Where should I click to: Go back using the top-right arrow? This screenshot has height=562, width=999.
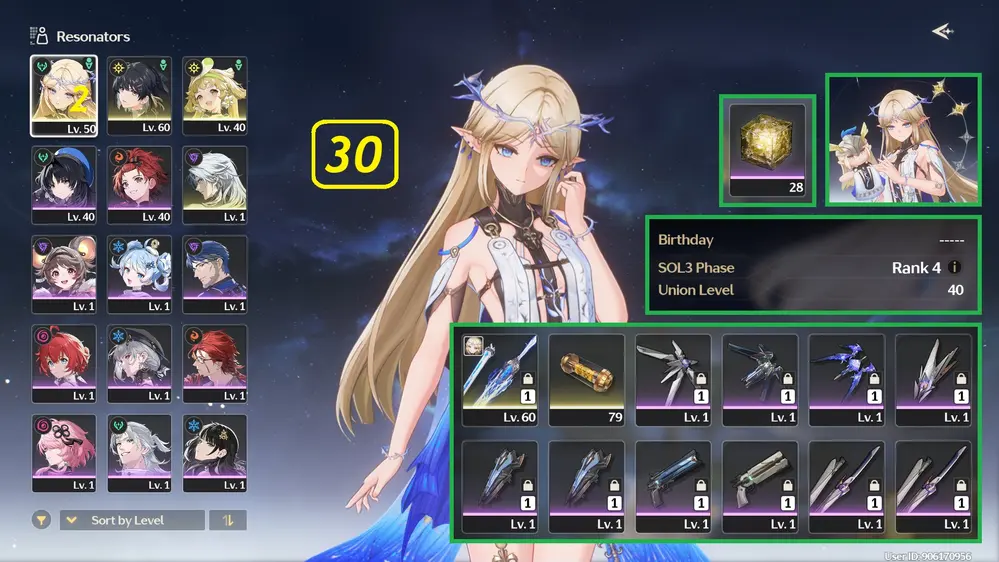(941, 32)
